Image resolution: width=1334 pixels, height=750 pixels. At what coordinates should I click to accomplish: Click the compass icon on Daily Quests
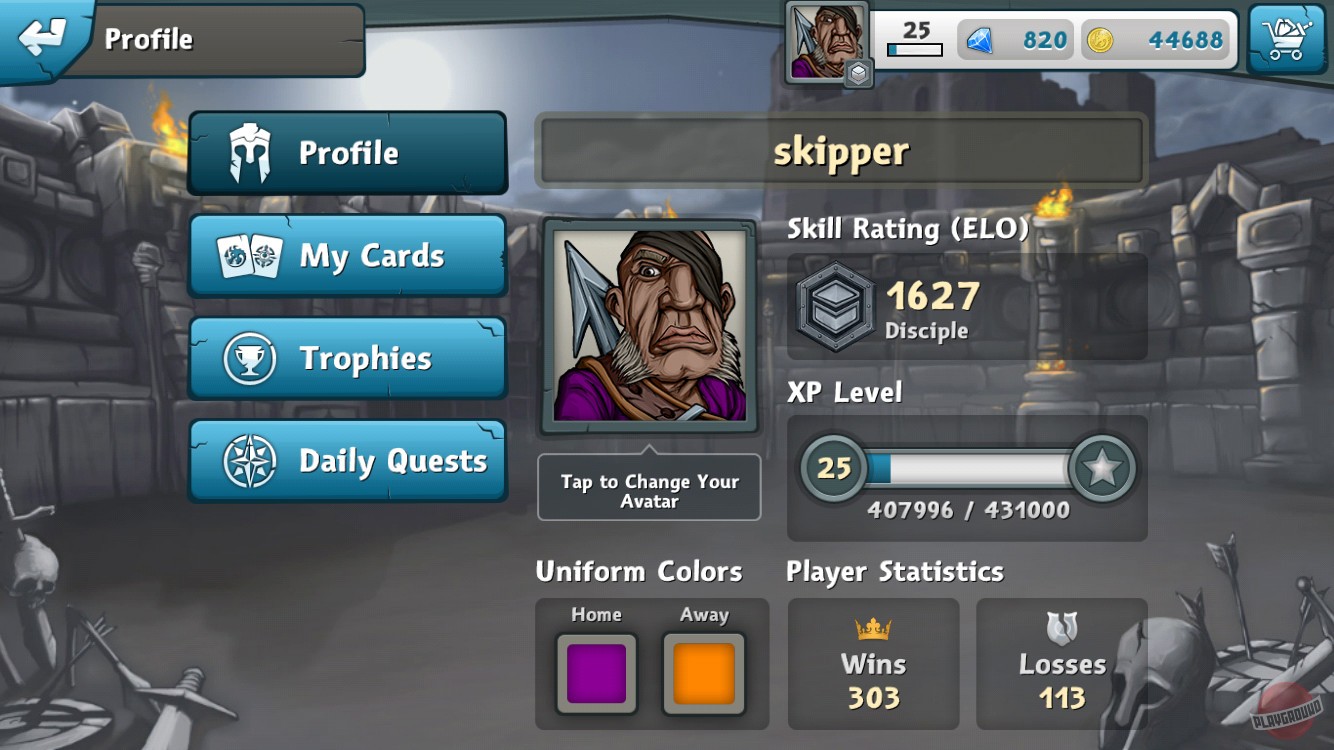click(245, 460)
